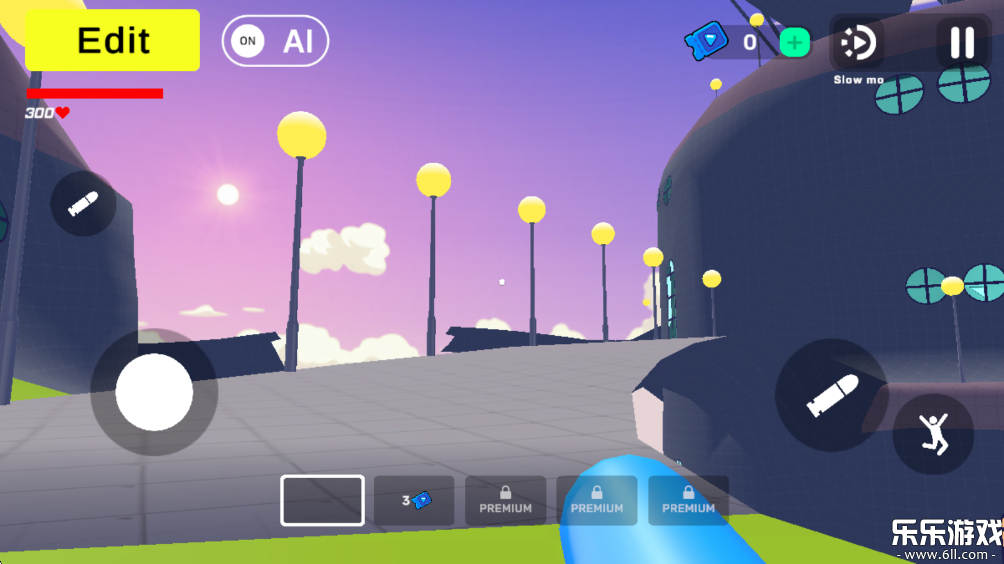Tap the virtual joystick knob

pyautogui.click(x=154, y=392)
